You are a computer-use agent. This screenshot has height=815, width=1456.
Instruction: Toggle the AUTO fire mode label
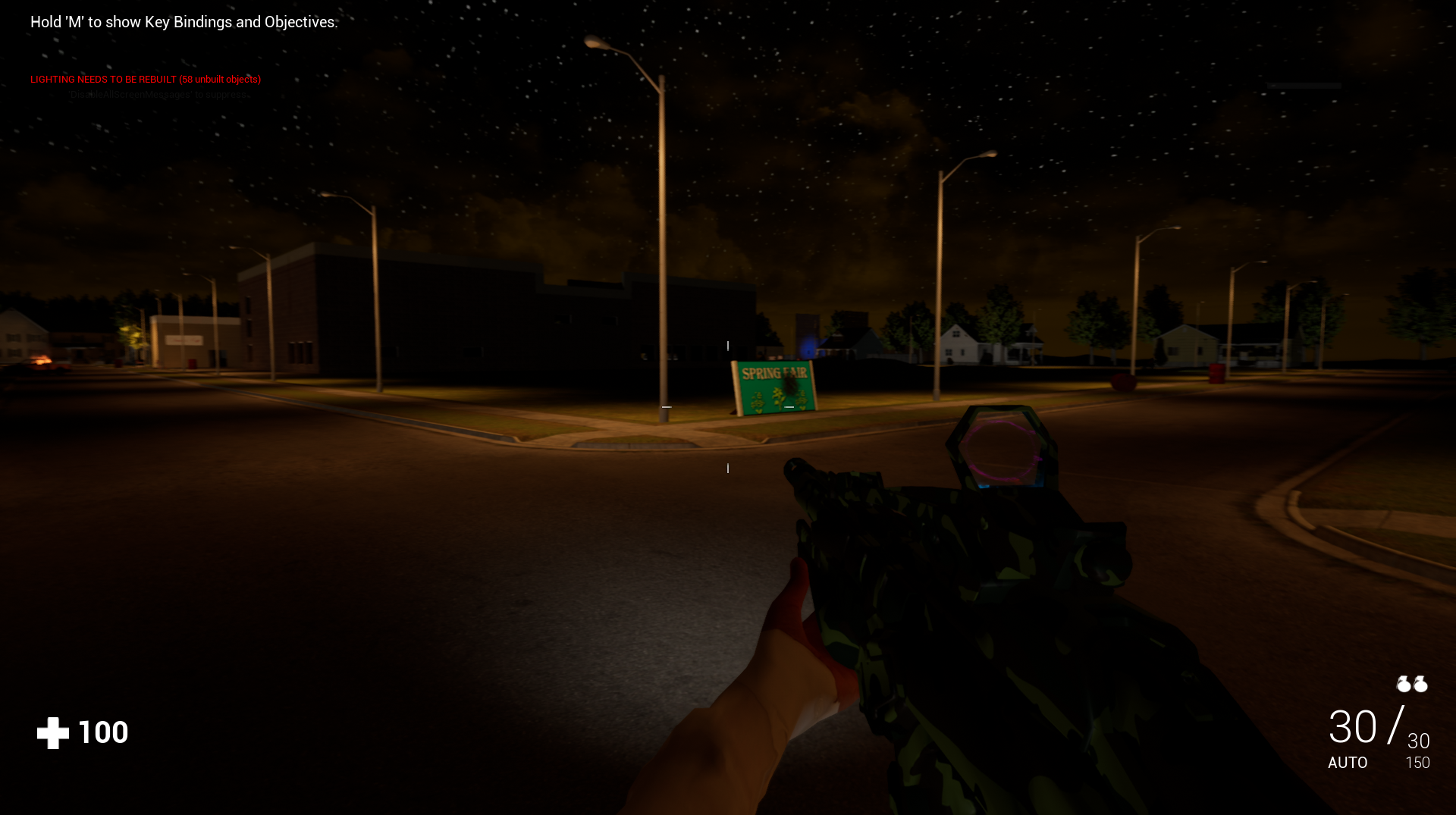click(x=1348, y=763)
